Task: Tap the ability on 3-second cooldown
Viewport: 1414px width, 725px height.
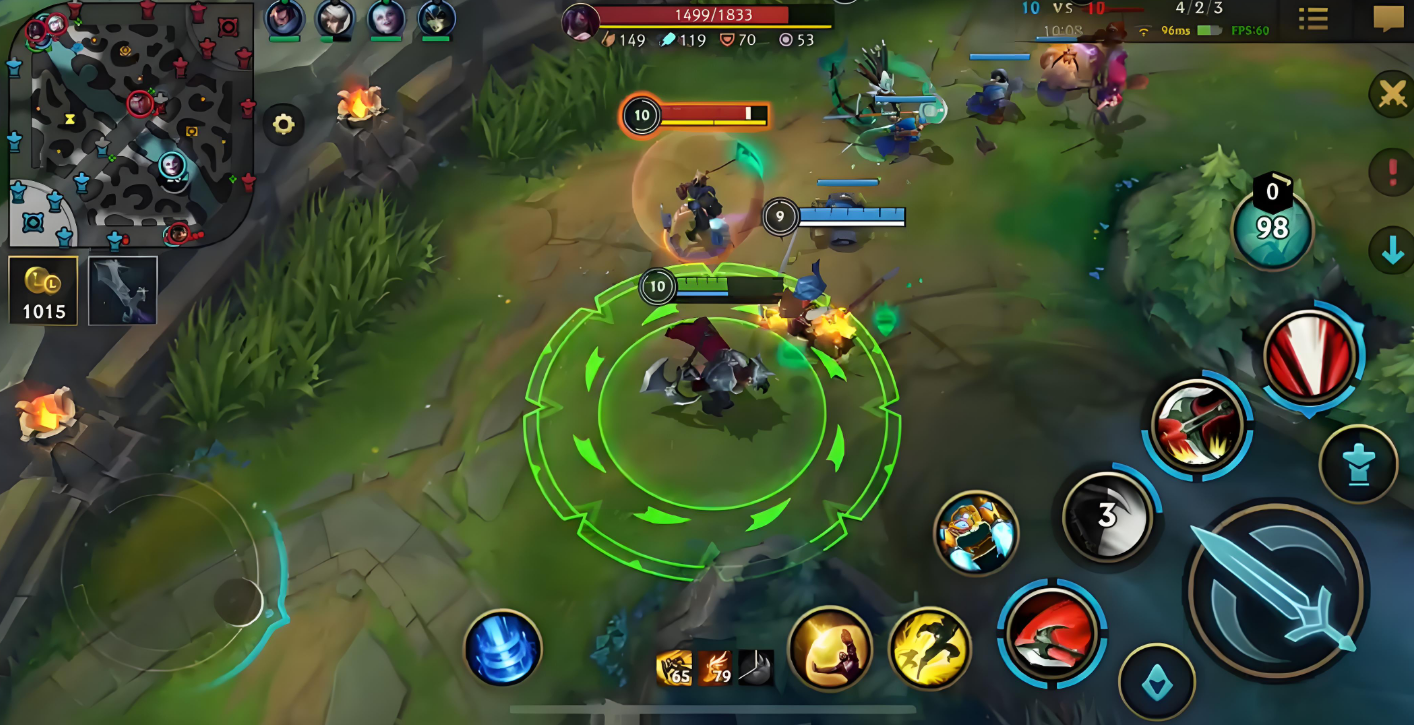Action: (1107, 516)
